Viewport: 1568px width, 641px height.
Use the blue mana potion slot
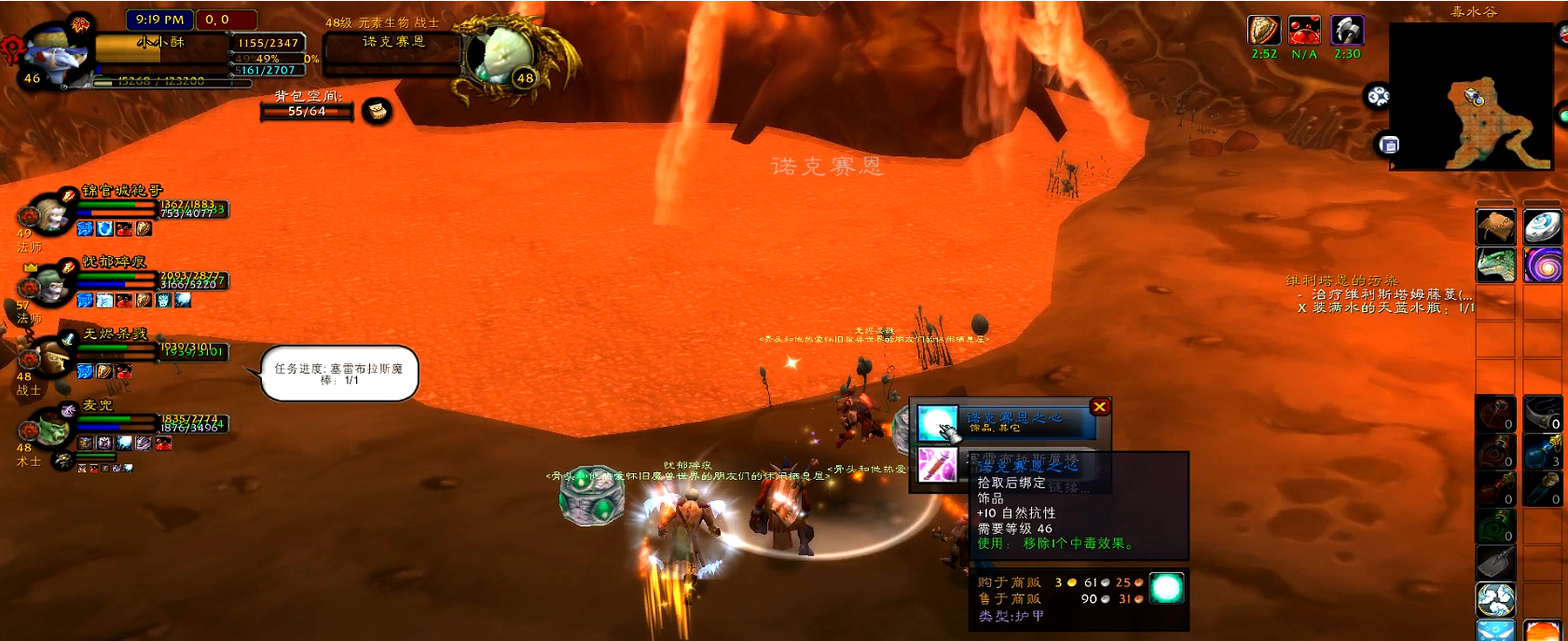[x=1542, y=451]
